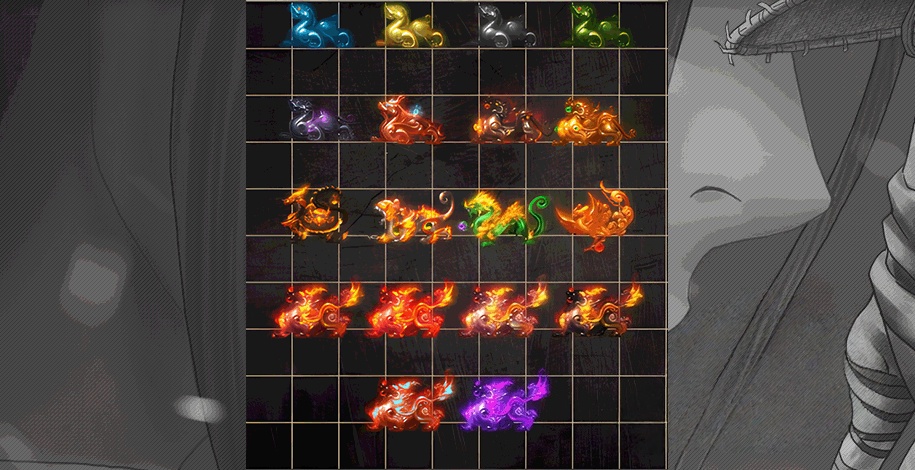Pick the yellow gold beast figurine
The image size is (915, 470).
coord(410,26)
